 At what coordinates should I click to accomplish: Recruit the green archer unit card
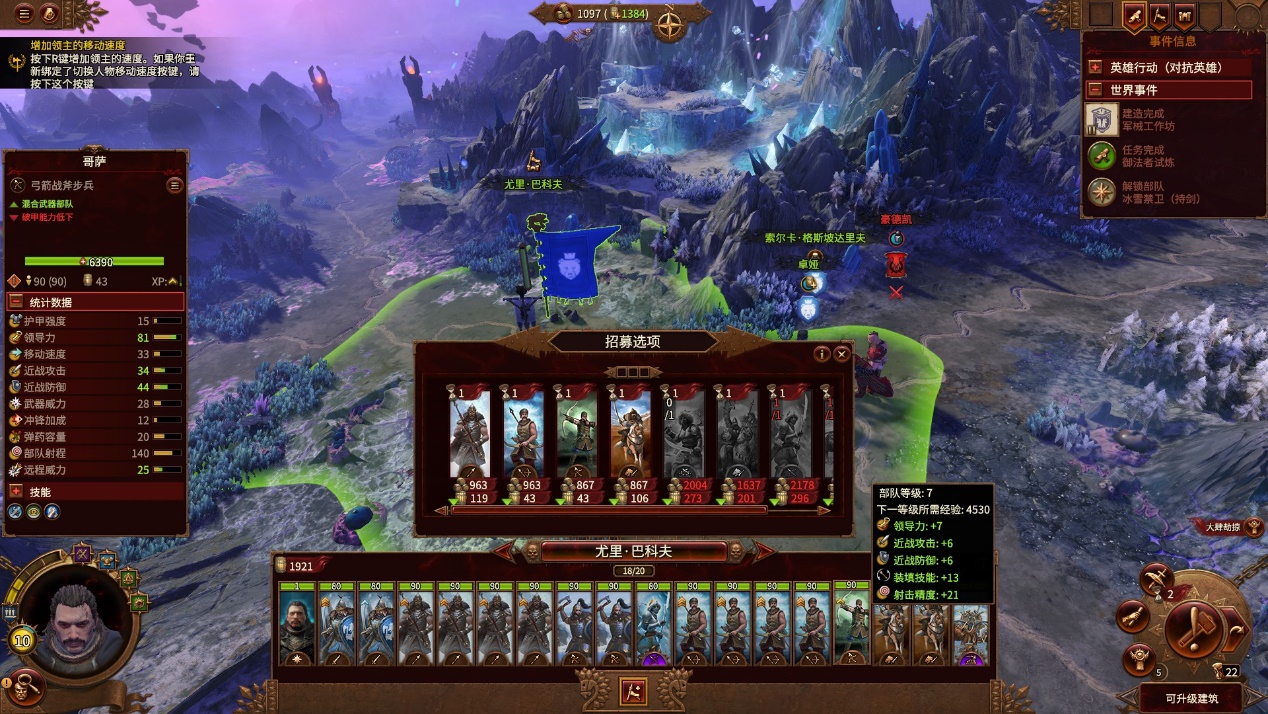click(x=577, y=436)
